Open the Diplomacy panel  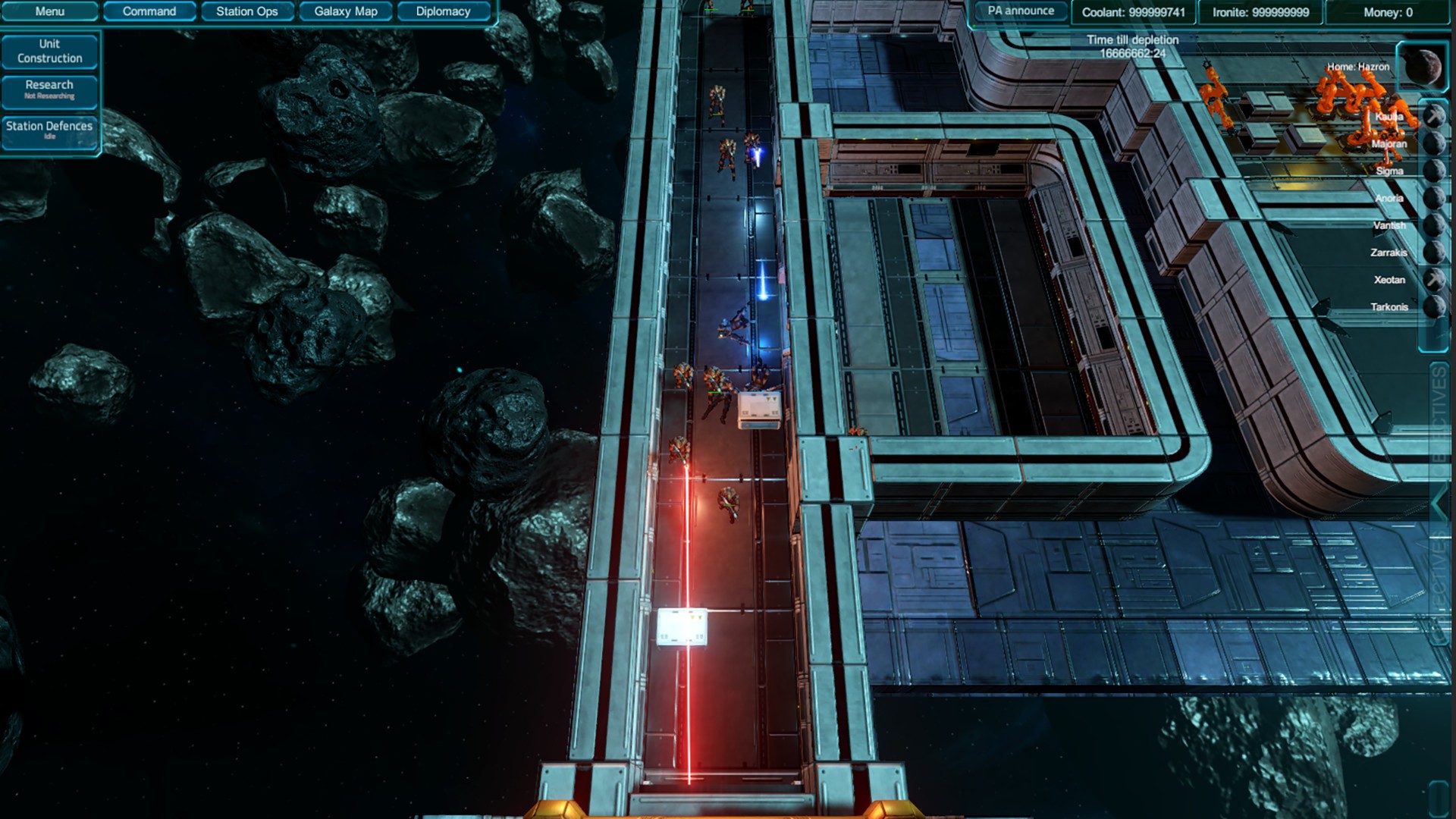coord(442,11)
